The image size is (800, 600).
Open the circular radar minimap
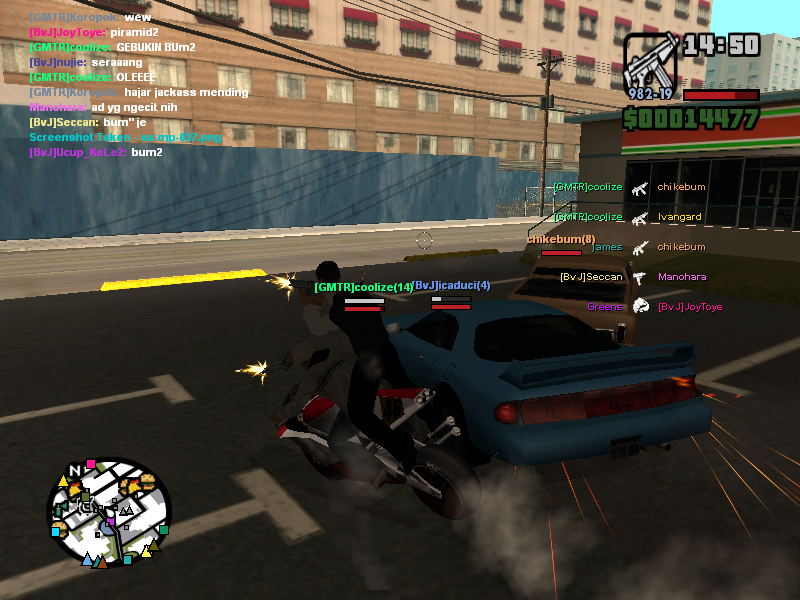pyautogui.click(x=109, y=515)
